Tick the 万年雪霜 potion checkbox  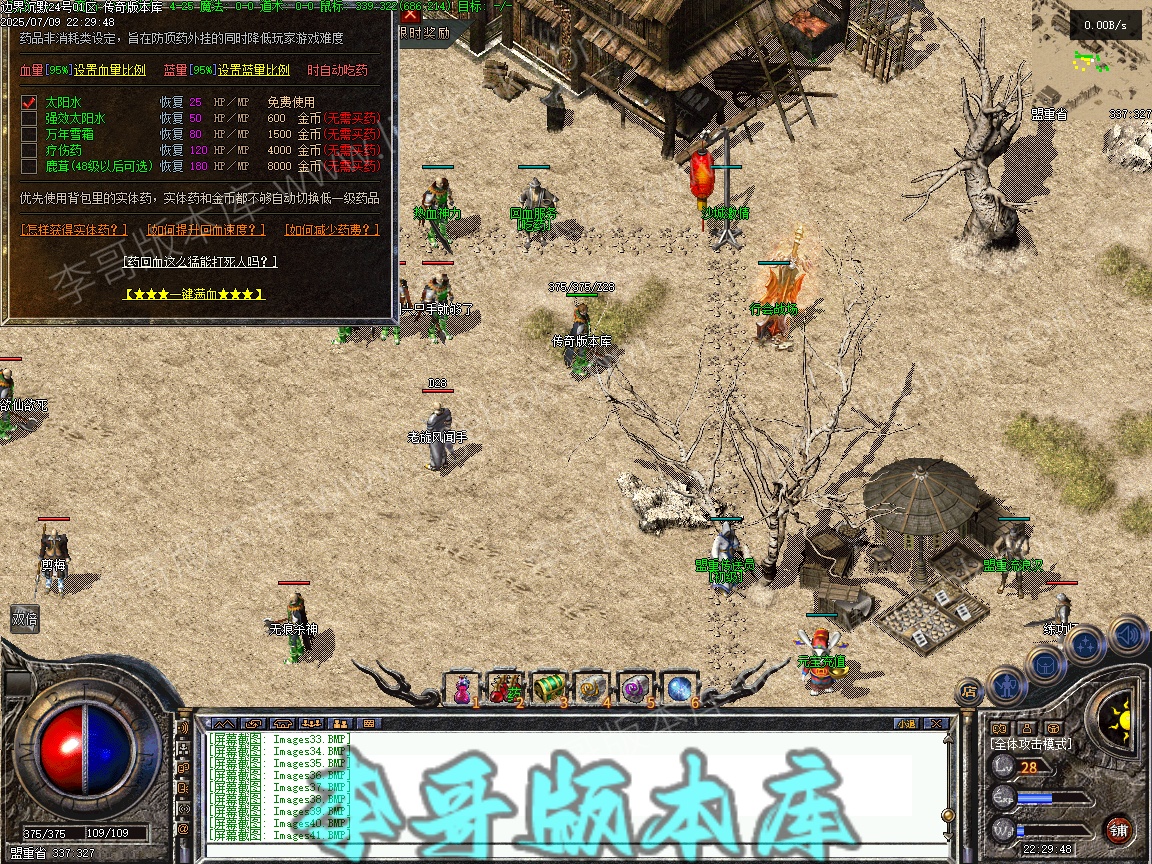(x=30, y=134)
